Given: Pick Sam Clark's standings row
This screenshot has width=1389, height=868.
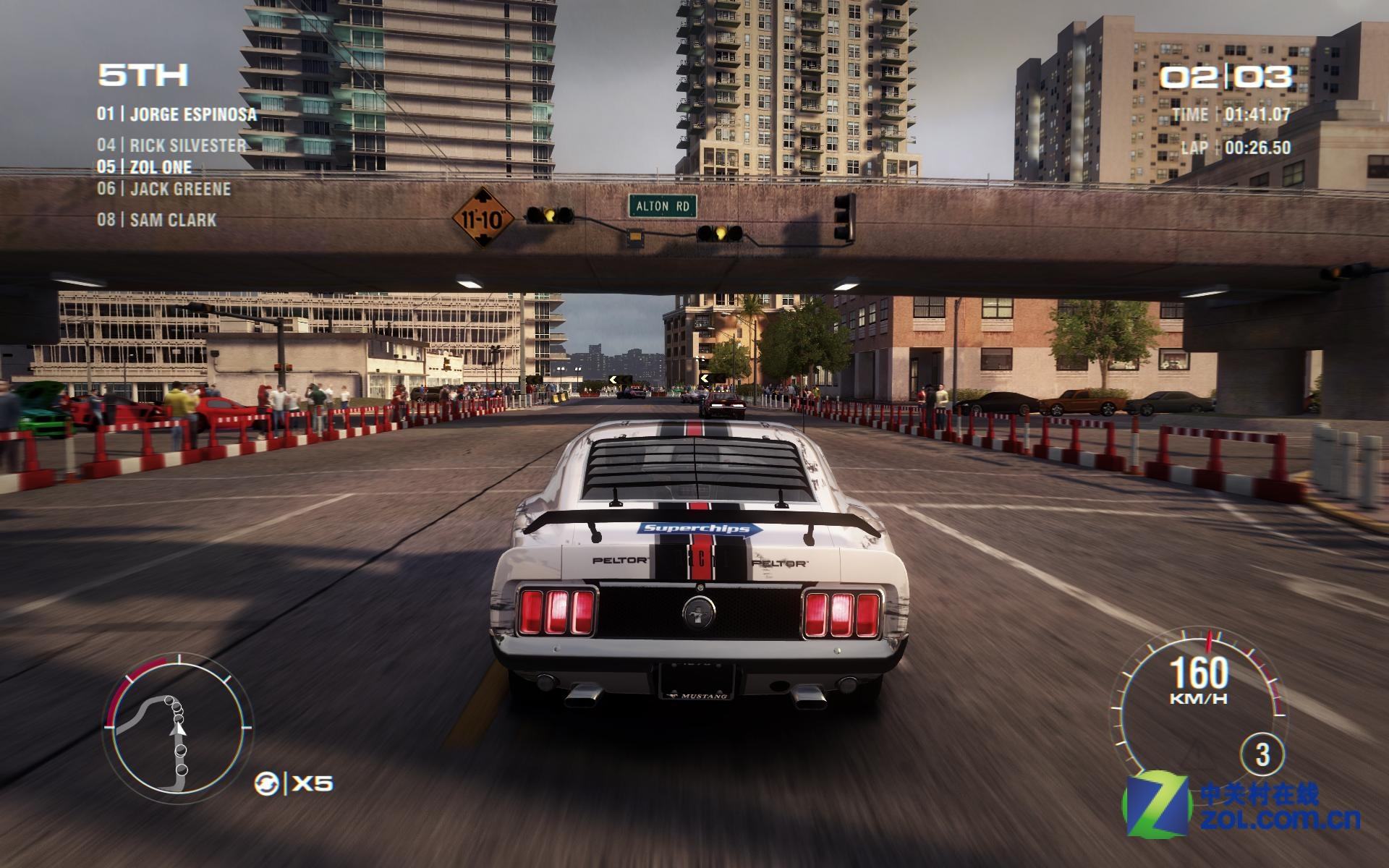Looking at the screenshot, I should tap(157, 220).
